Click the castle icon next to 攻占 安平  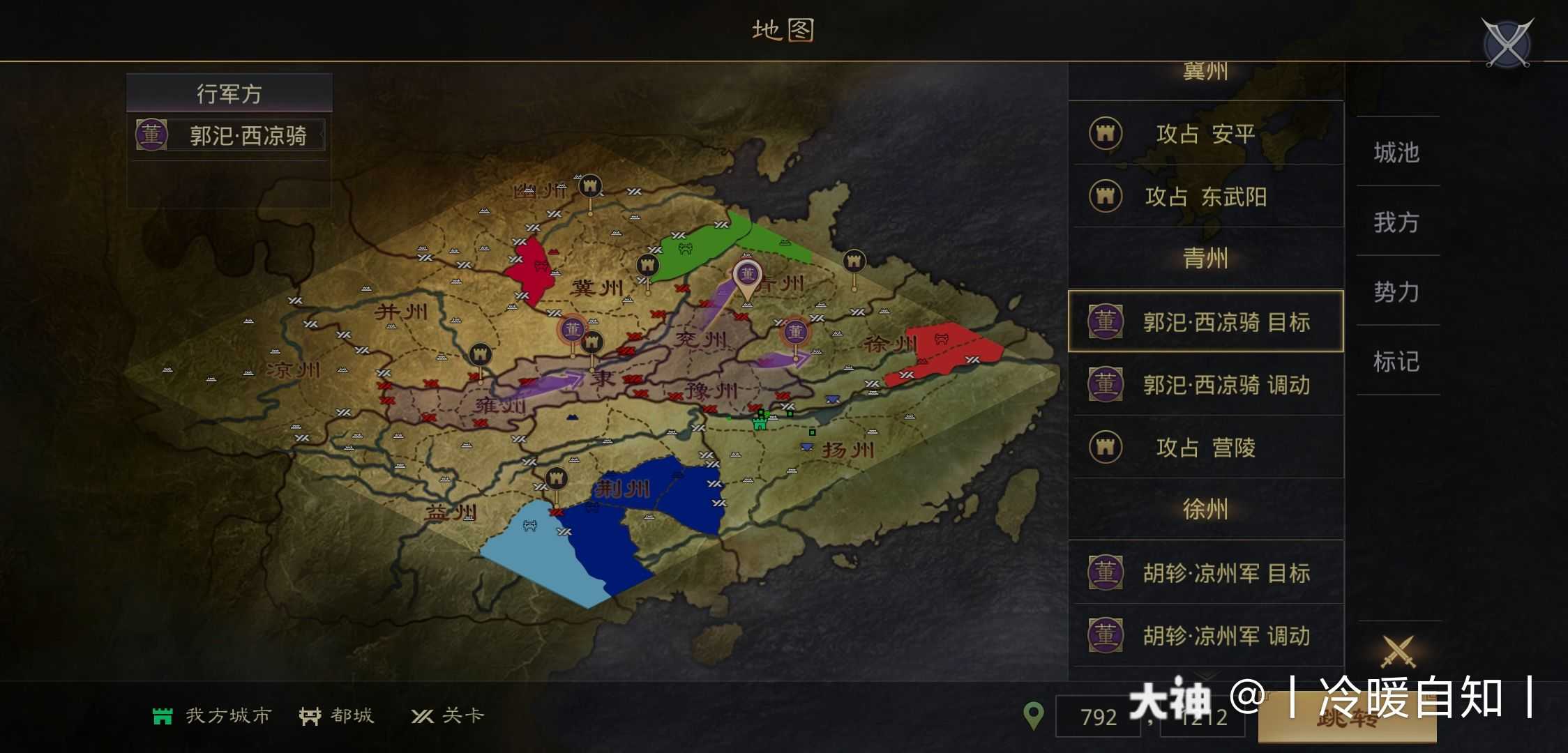click(1108, 133)
